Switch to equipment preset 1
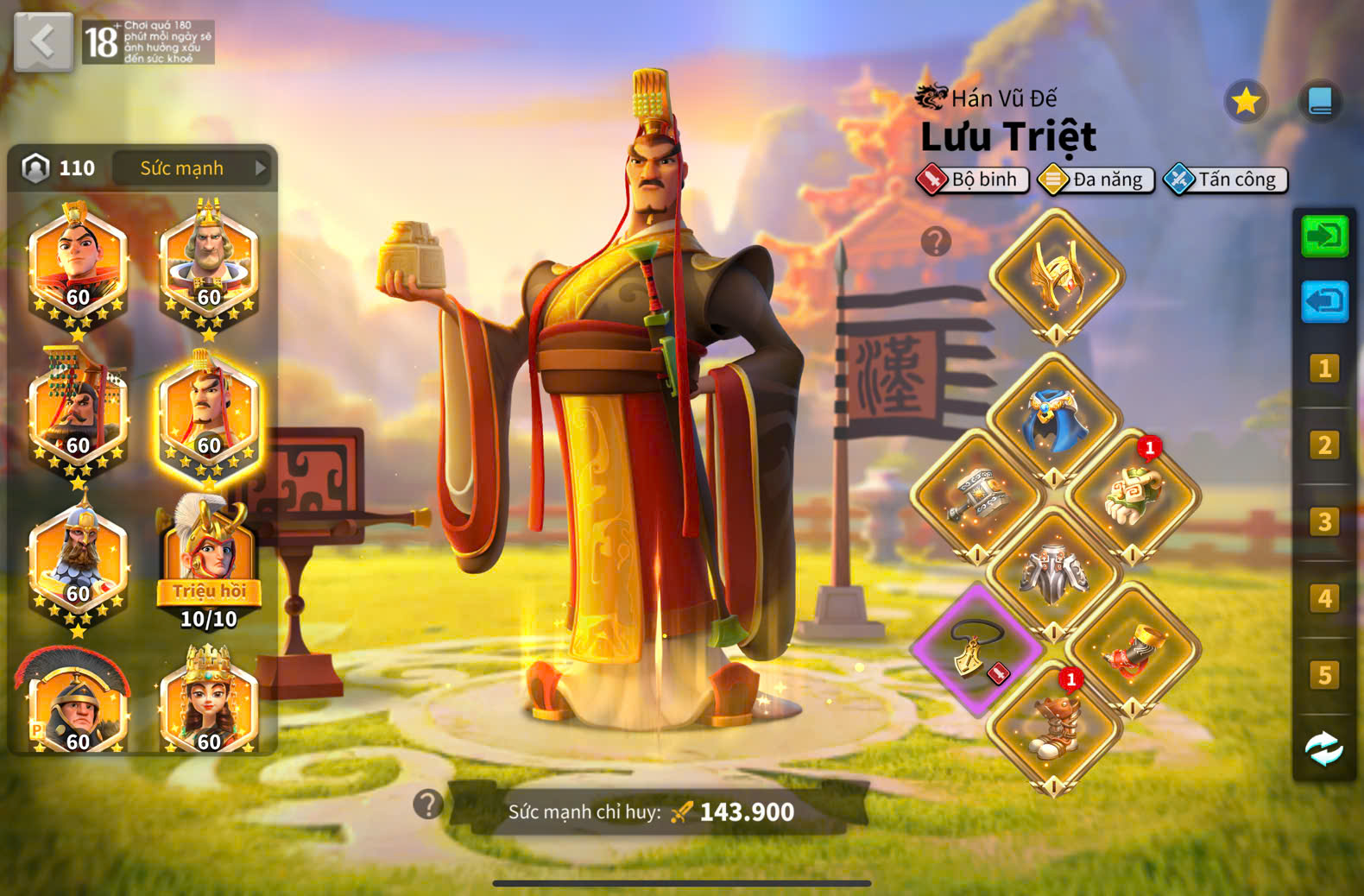This screenshot has height=896, width=1364. point(1323,369)
